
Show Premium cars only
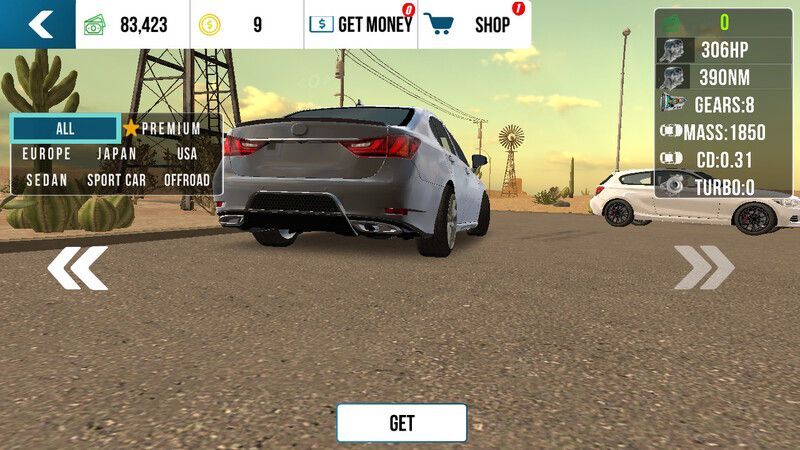coord(163,128)
